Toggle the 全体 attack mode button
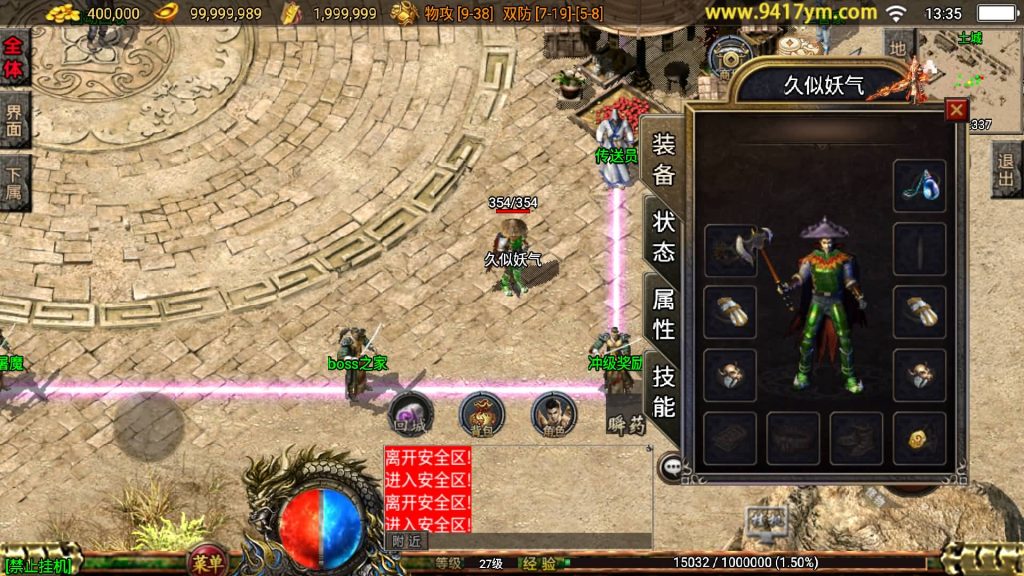The width and height of the screenshot is (1024, 576). 14,58
